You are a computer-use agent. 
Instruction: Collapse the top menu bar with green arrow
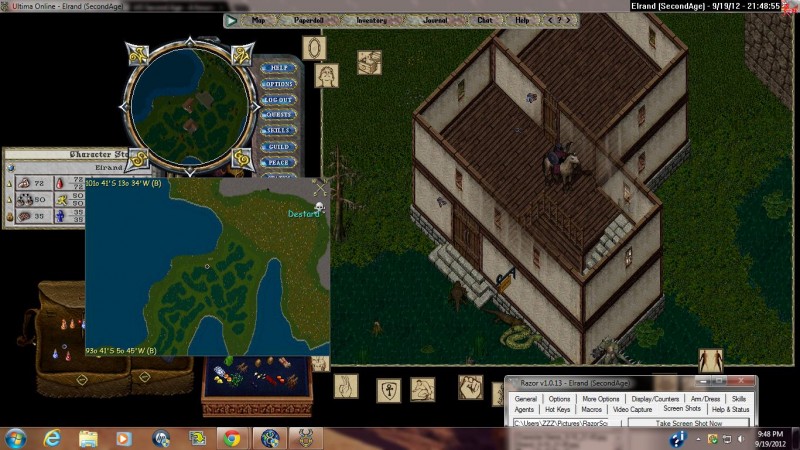click(232, 20)
